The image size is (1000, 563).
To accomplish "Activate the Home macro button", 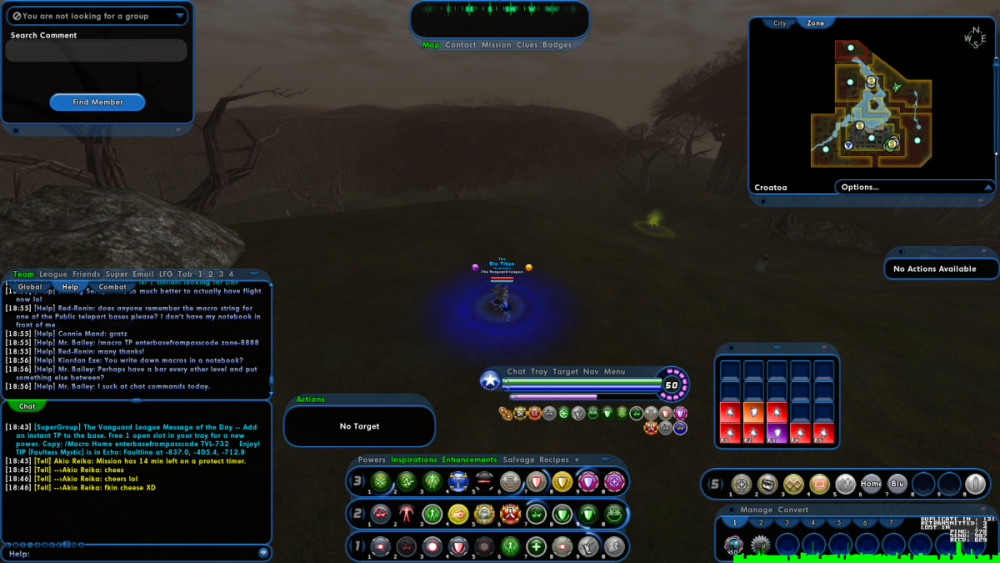I will (871, 484).
